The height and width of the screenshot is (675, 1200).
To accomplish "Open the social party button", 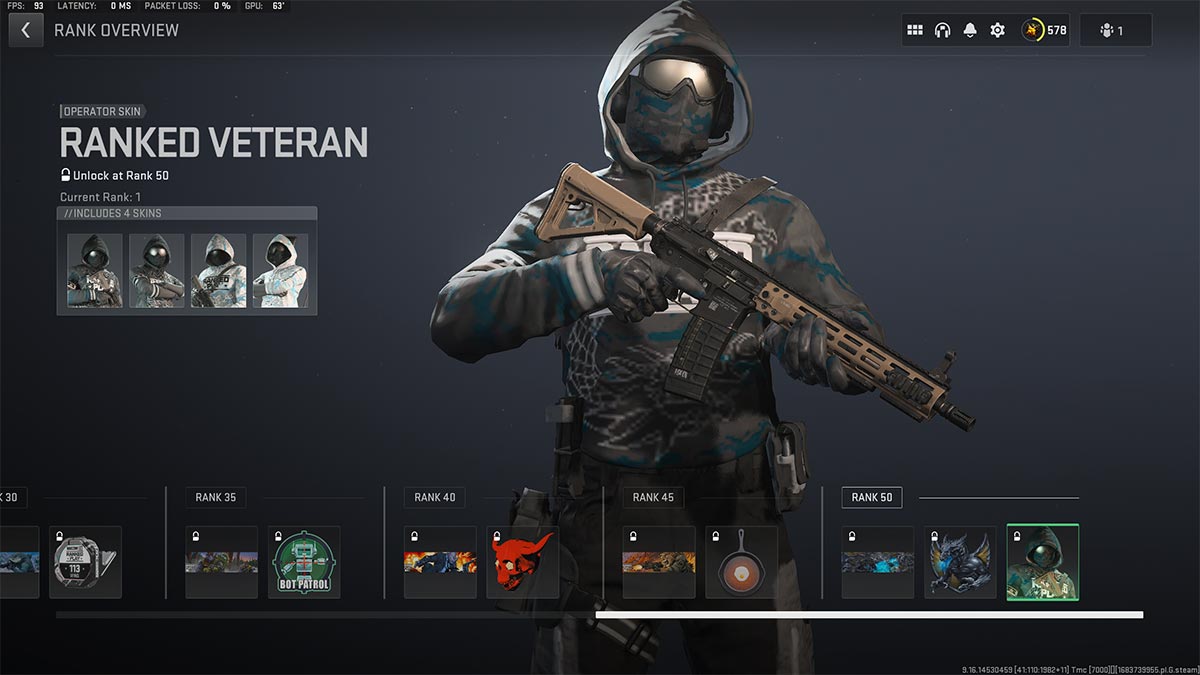I will tap(1115, 30).
